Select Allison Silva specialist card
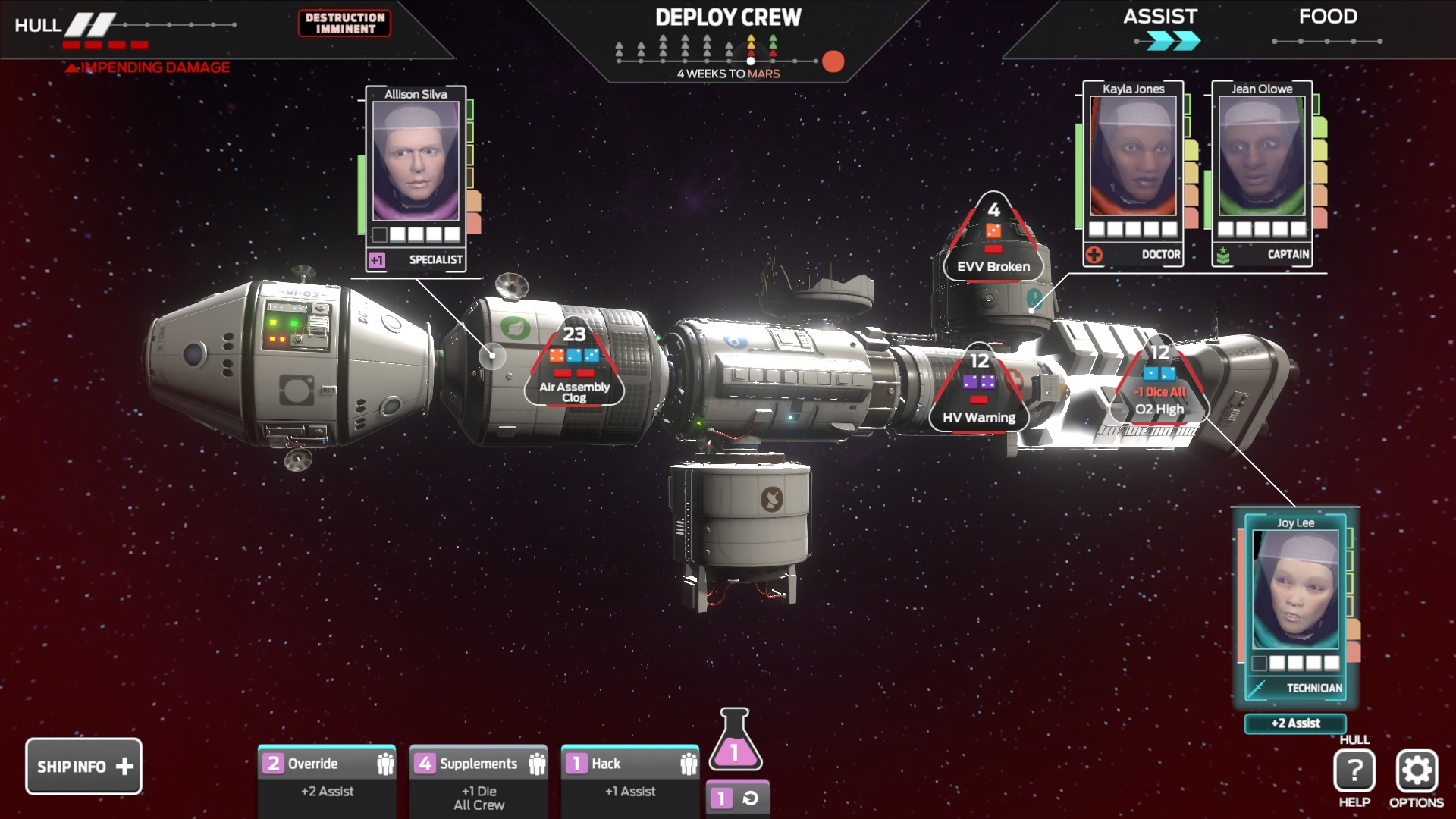1456x819 pixels. point(416,178)
